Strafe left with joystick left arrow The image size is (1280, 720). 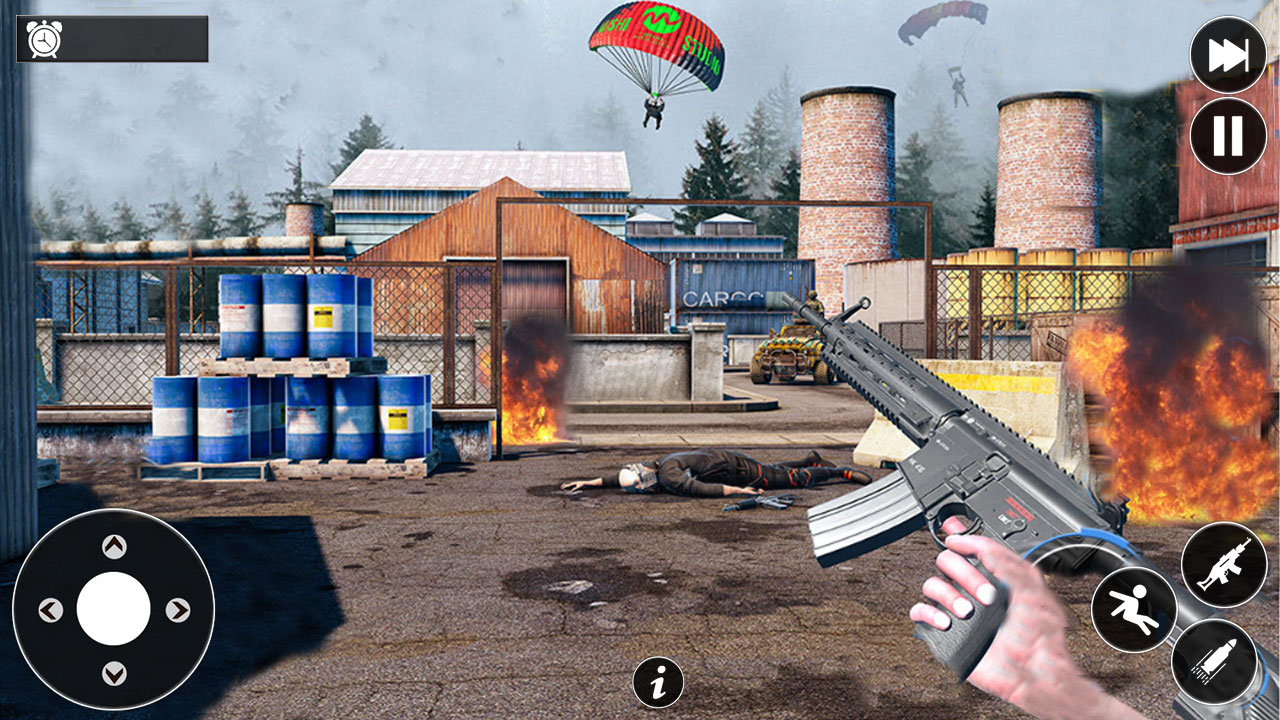[50, 610]
